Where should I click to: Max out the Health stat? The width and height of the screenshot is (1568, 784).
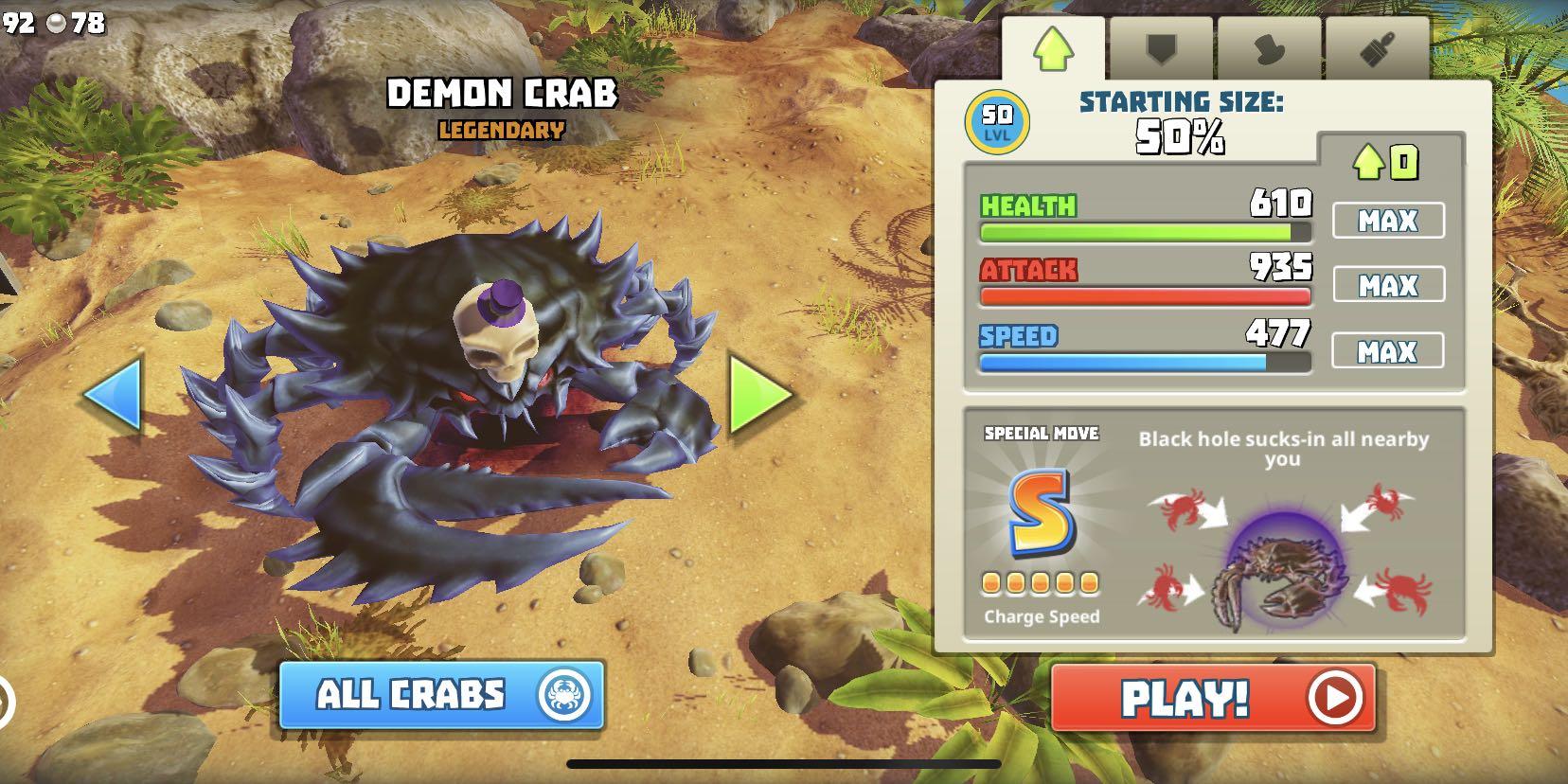pyautogui.click(x=1388, y=221)
